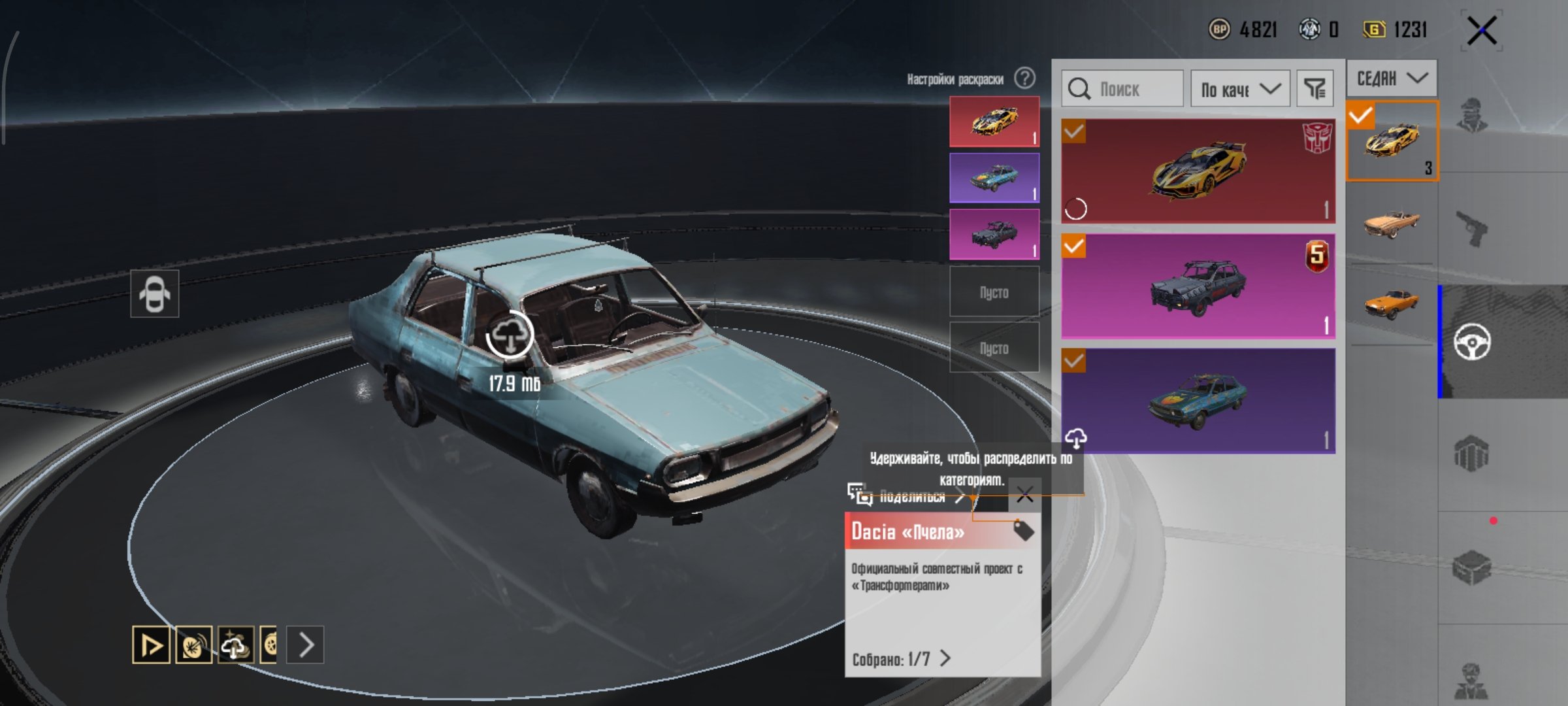Open the paint settings help question mark
The width and height of the screenshot is (1568, 706).
click(x=1024, y=78)
